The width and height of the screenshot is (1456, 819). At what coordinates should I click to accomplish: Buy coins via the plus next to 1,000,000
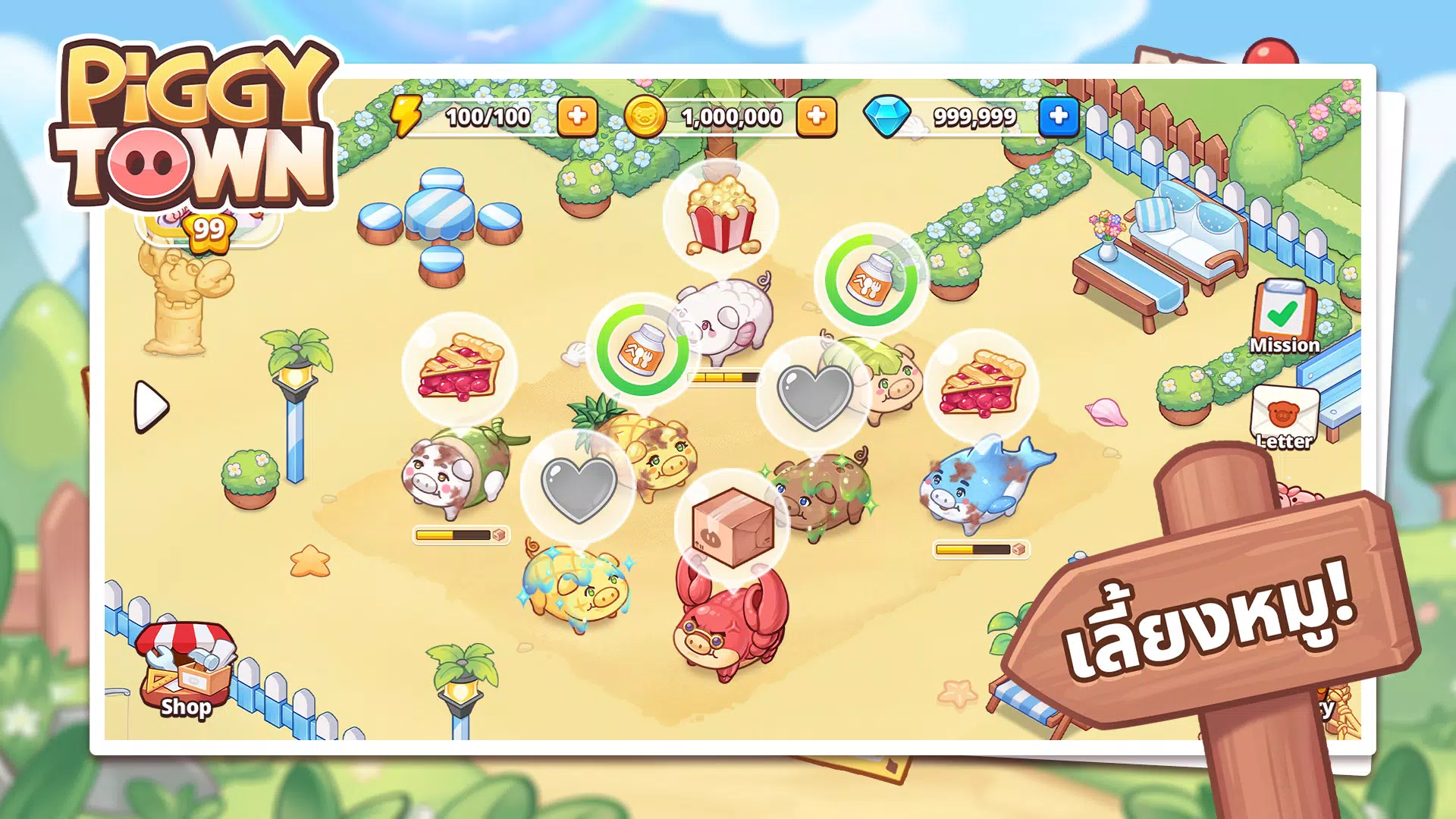pyautogui.click(x=817, y=117)
